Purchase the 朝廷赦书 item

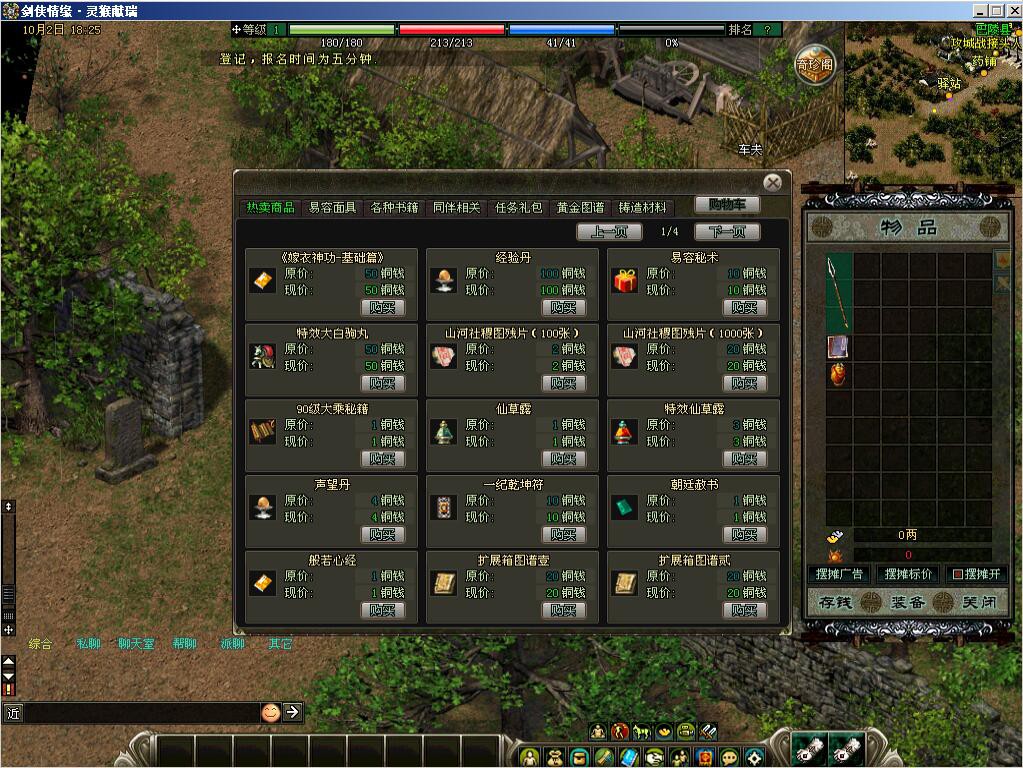[744, 534]
